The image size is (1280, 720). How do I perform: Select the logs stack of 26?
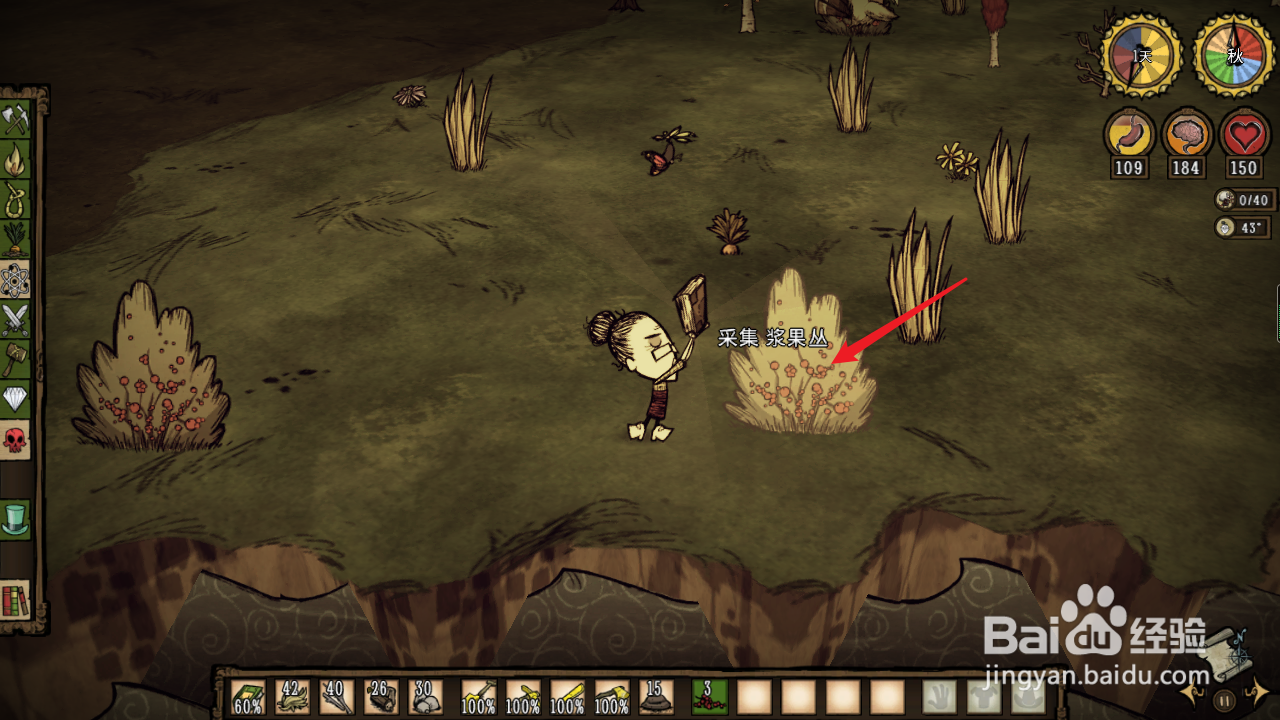(381, 697)
